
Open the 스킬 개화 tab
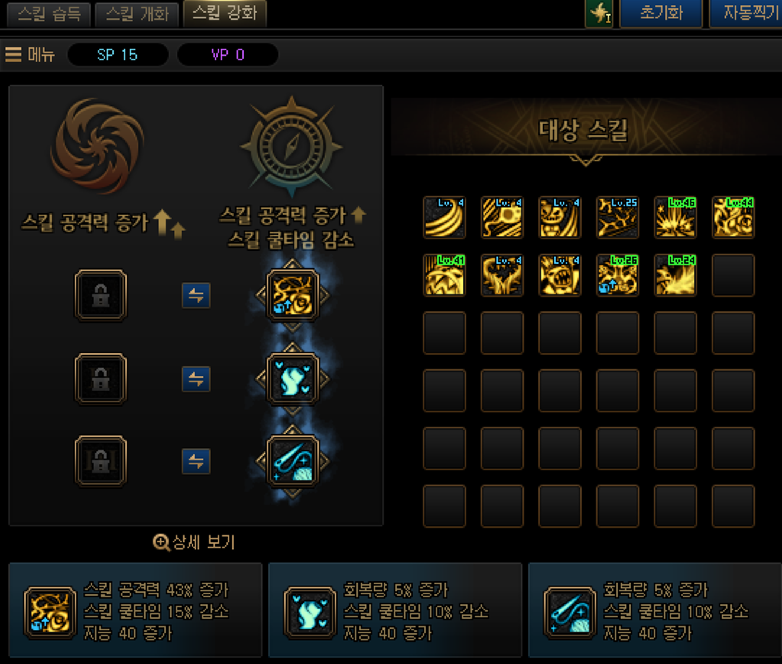click(x=137, y=14)
